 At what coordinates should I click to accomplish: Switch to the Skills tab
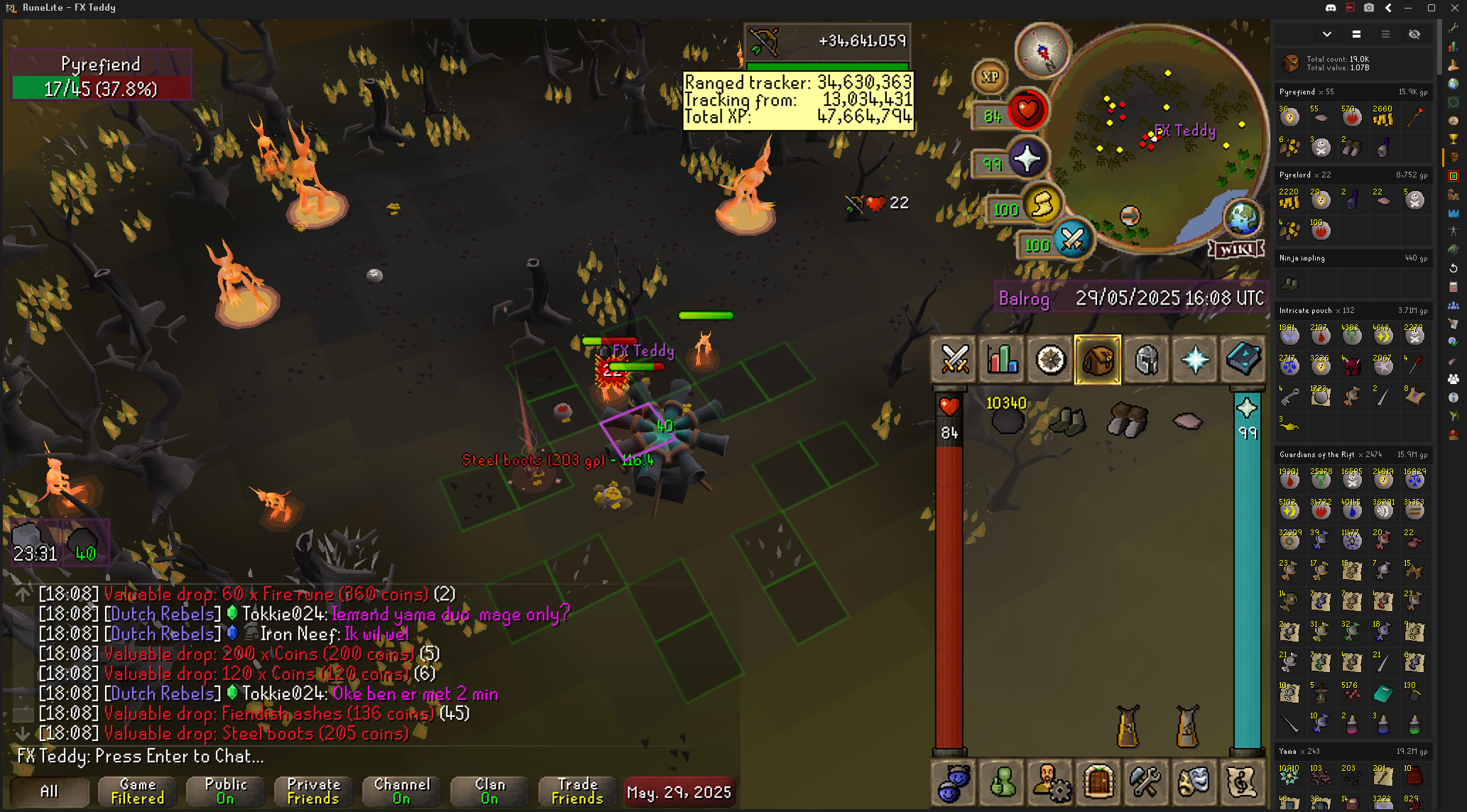point(1003,360)
